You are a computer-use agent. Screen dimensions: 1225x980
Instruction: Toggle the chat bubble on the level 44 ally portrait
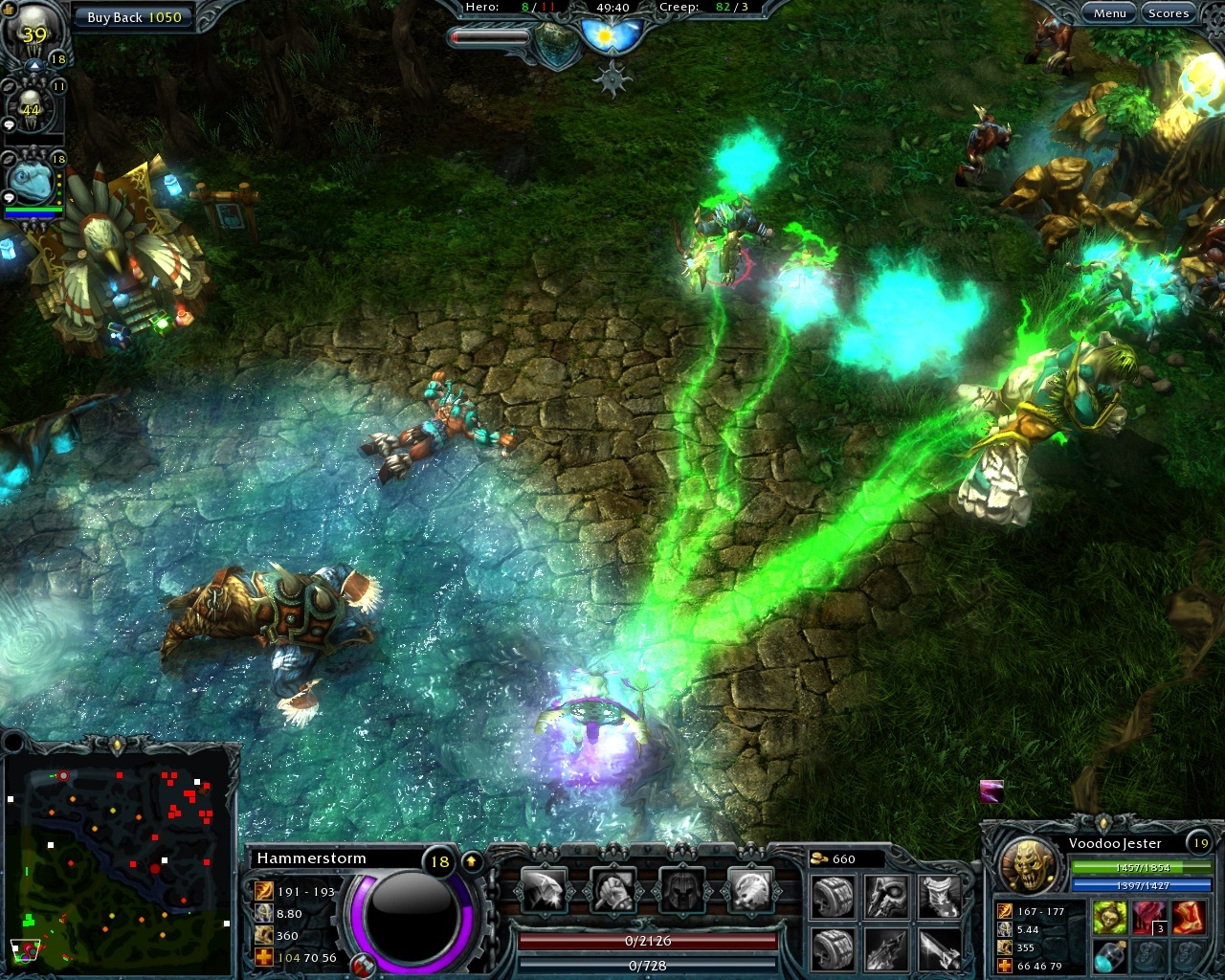coord(10,124)
